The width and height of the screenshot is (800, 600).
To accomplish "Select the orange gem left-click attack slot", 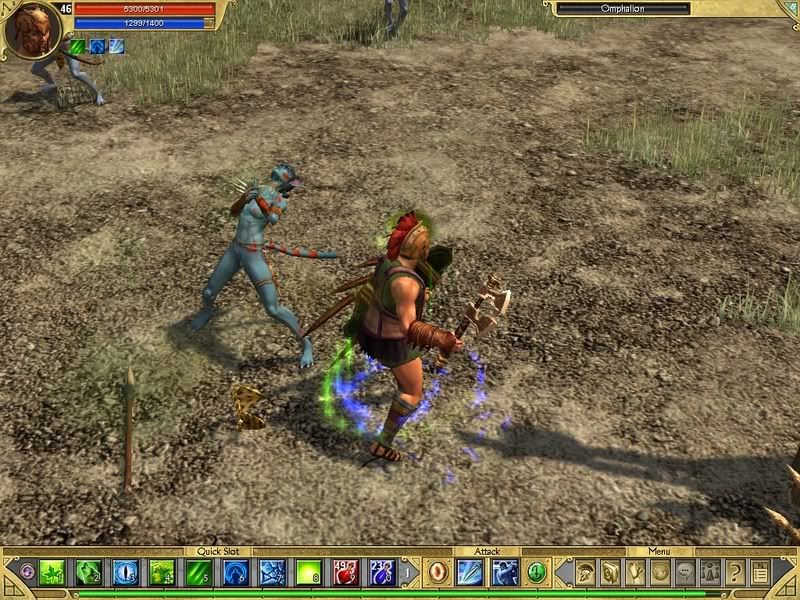I will (438, 572).
